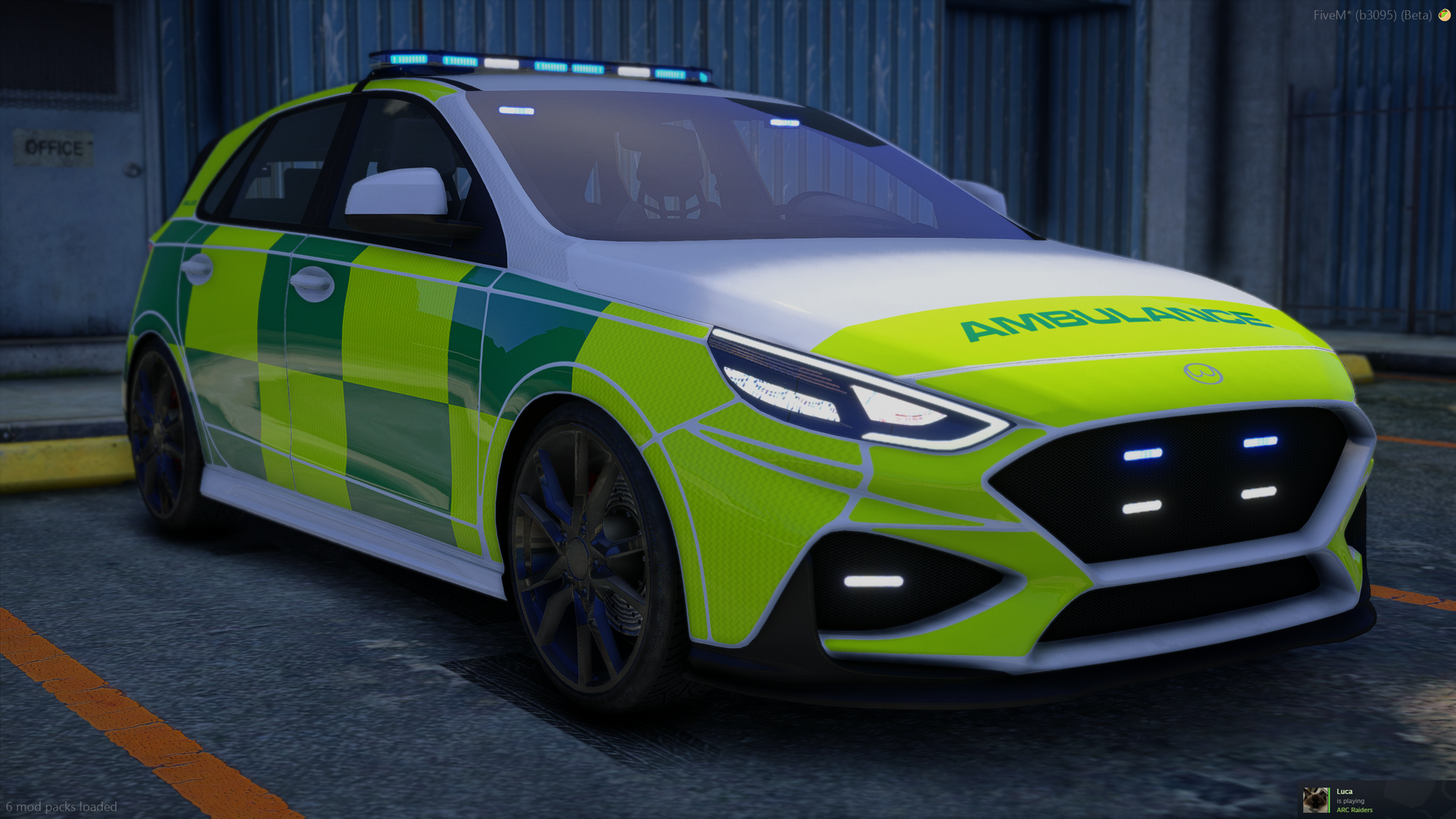Click Luca's cat avatar thumbnail
This screenshot has height=819, width=1456.
coord(1315,800)
